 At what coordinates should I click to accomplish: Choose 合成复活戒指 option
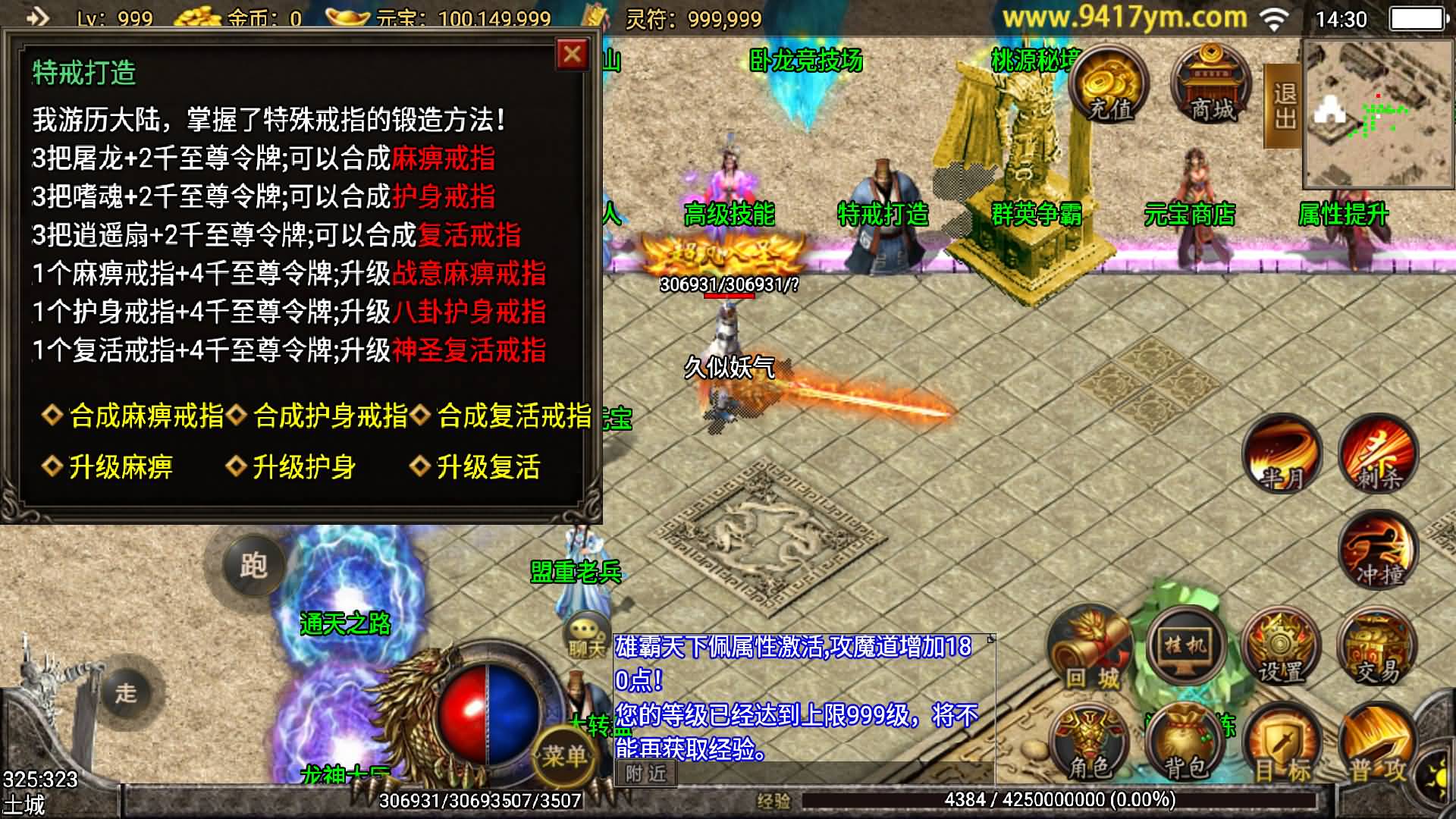tap(513, 416)
